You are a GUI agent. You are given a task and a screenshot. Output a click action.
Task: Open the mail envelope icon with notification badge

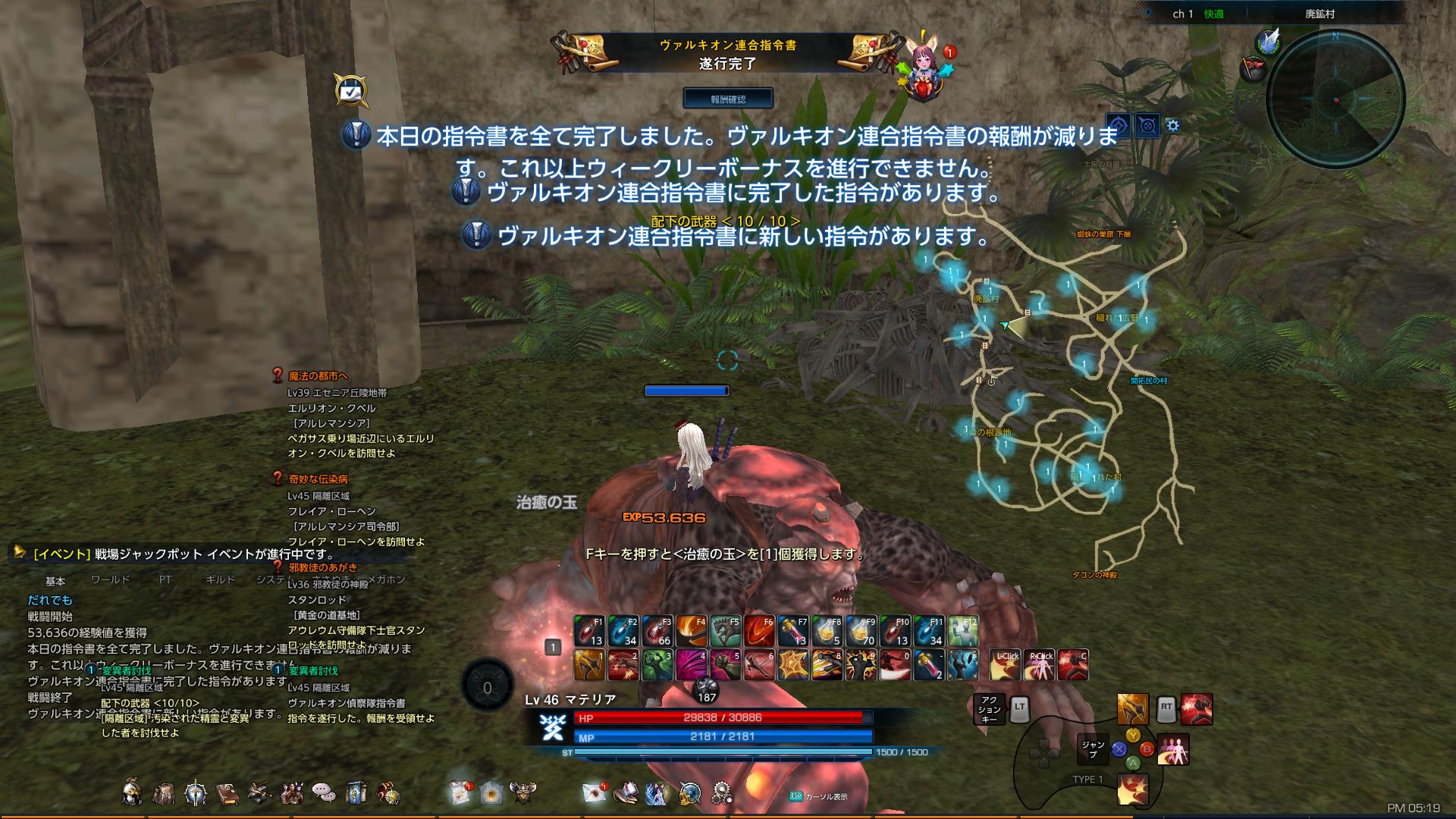pos(593,792)
